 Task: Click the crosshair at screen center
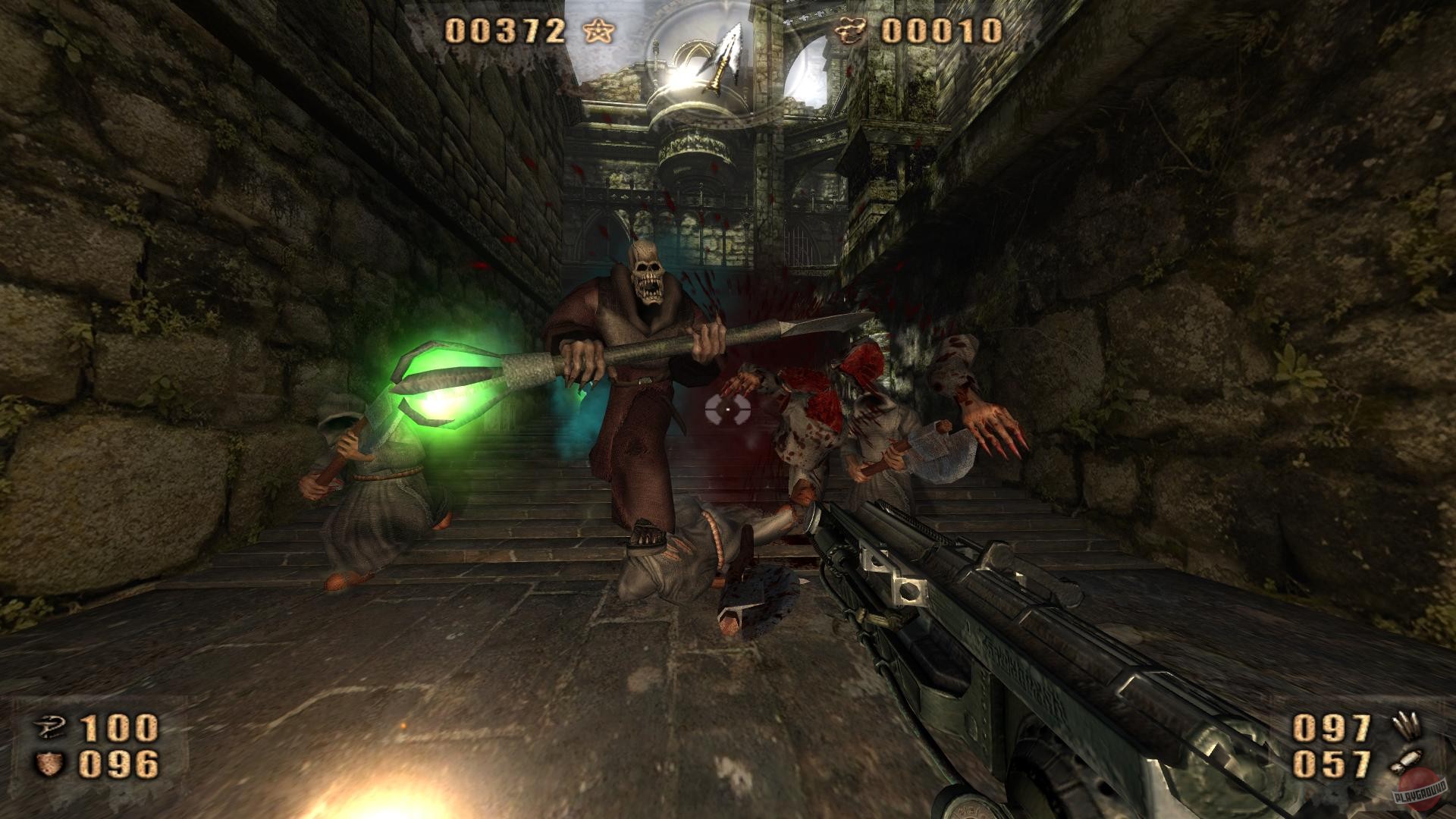pos(726,409)
